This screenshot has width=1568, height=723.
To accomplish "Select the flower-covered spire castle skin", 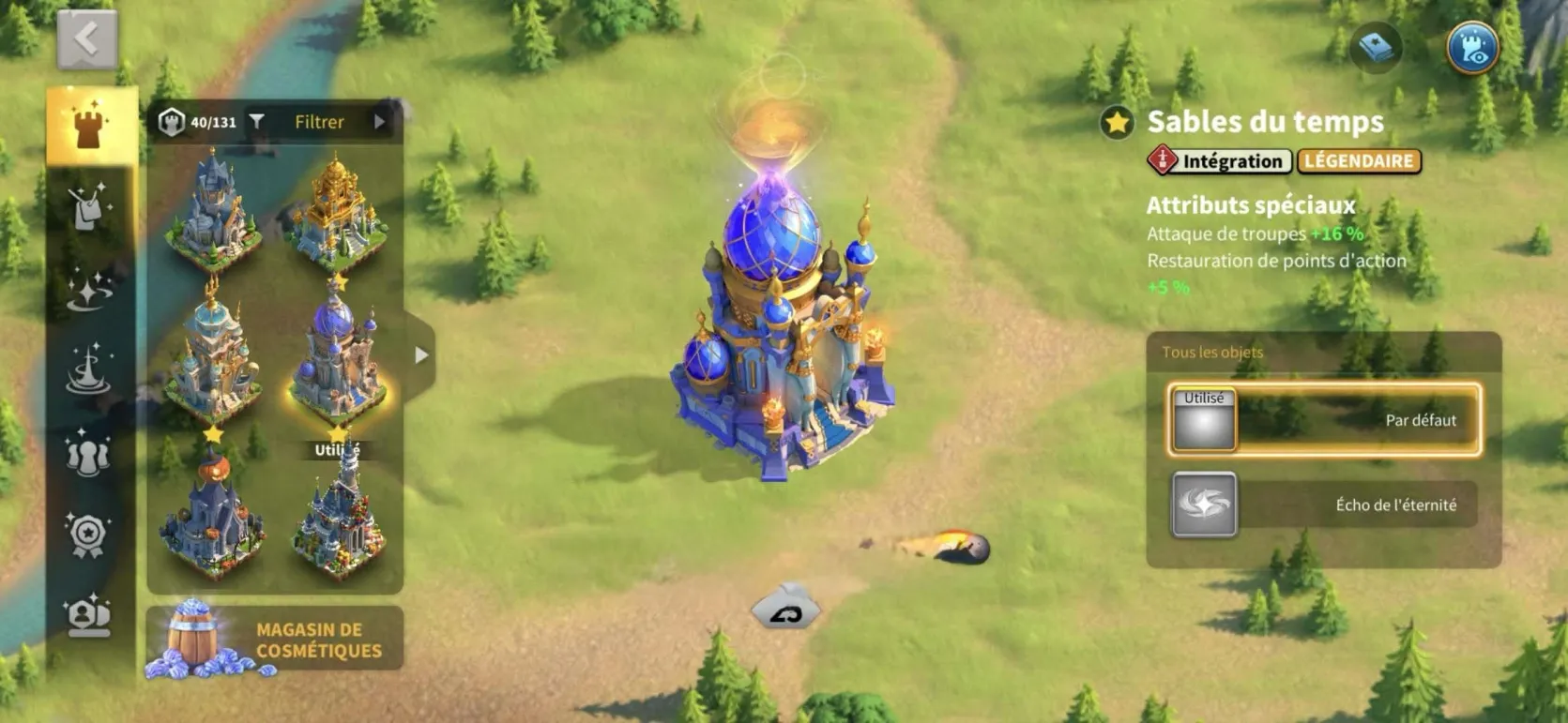I will (338, 520).
